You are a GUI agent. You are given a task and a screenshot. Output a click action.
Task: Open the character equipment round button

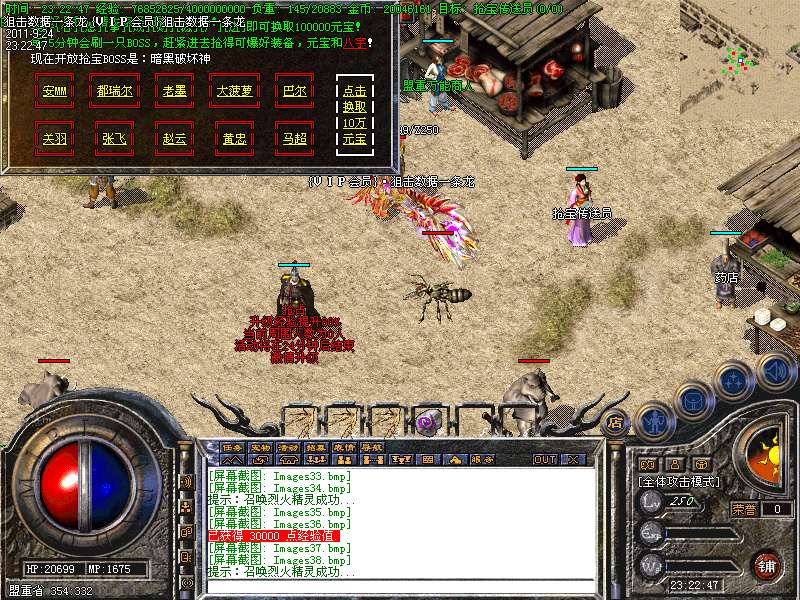(x=653, y=421)
